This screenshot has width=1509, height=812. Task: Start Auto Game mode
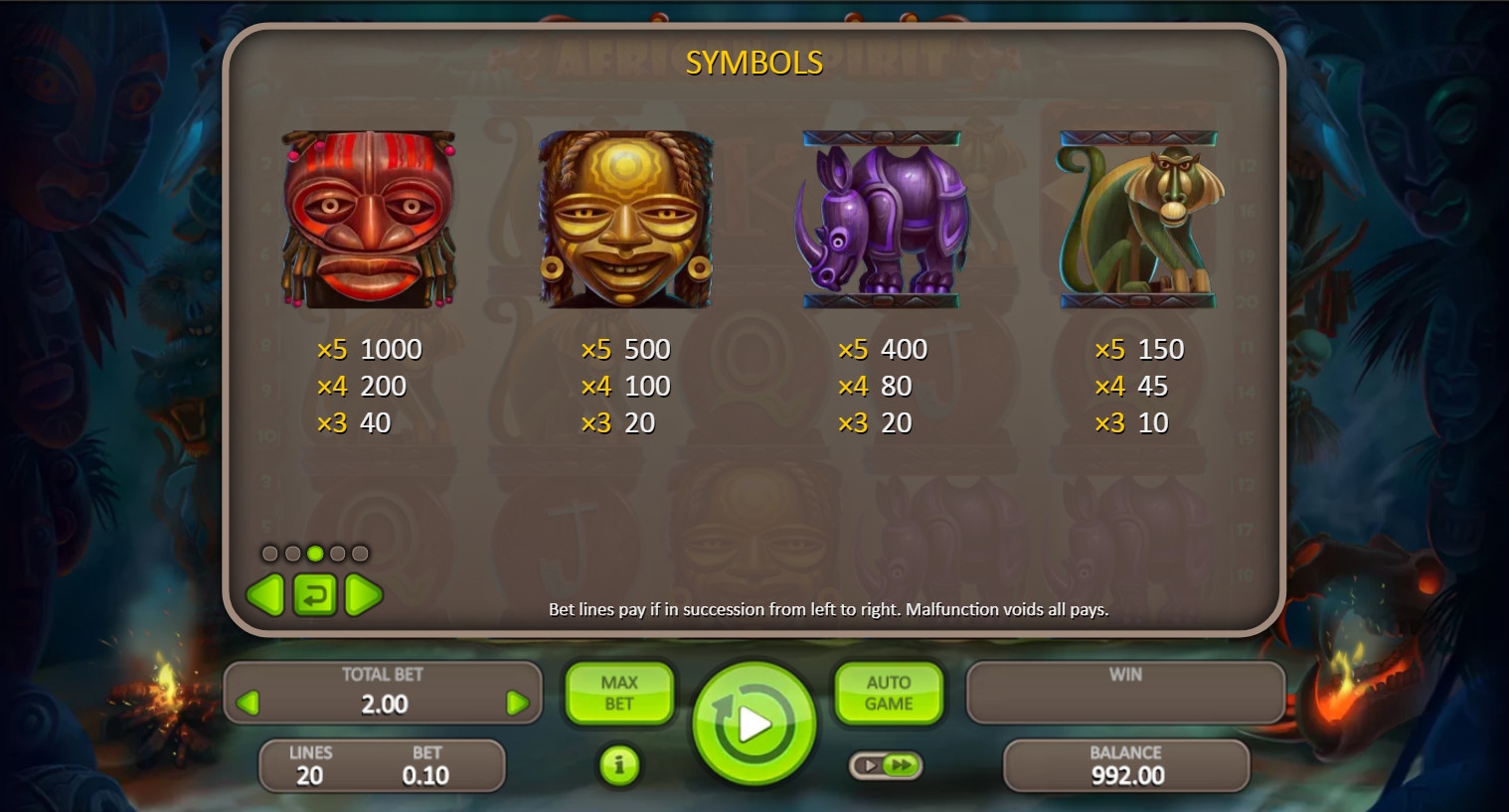[888, 693]
